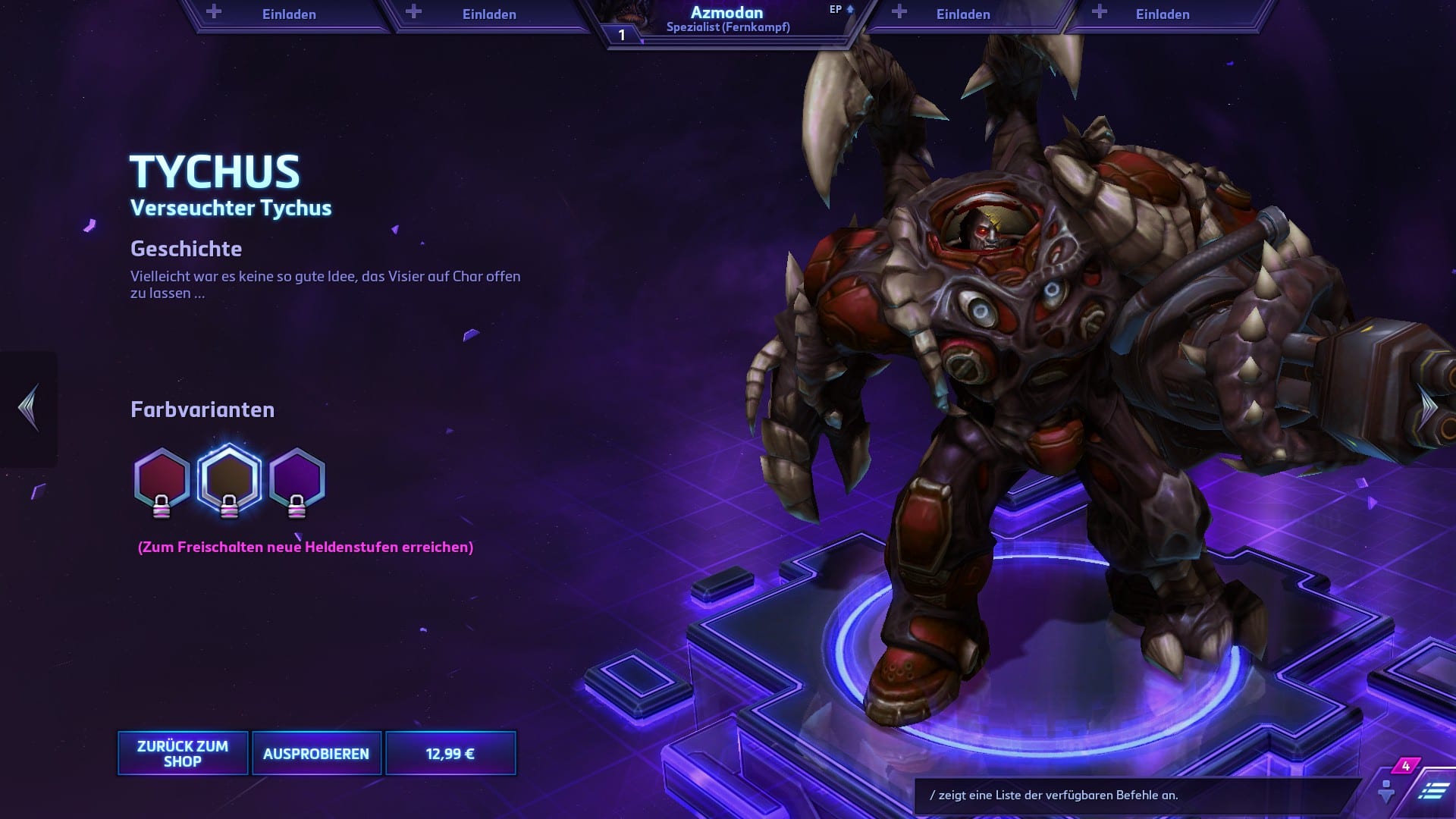Open the friends list icon
Image resolution: width=1456 pixels, height=819 pixels.
click(1386, 791)
